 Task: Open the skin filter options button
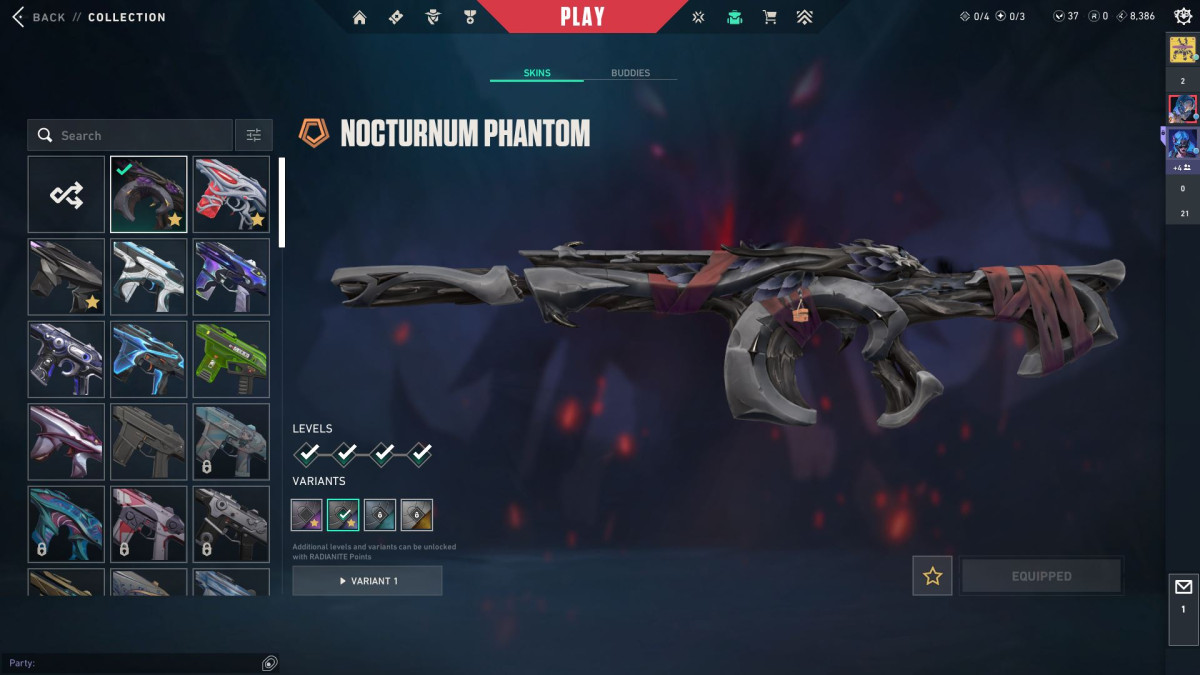[254, 135]
